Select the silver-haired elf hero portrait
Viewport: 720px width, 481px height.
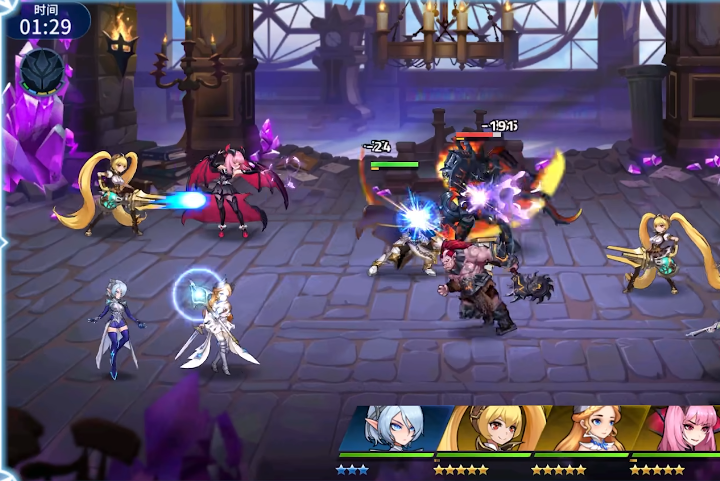tap(392, 430)
